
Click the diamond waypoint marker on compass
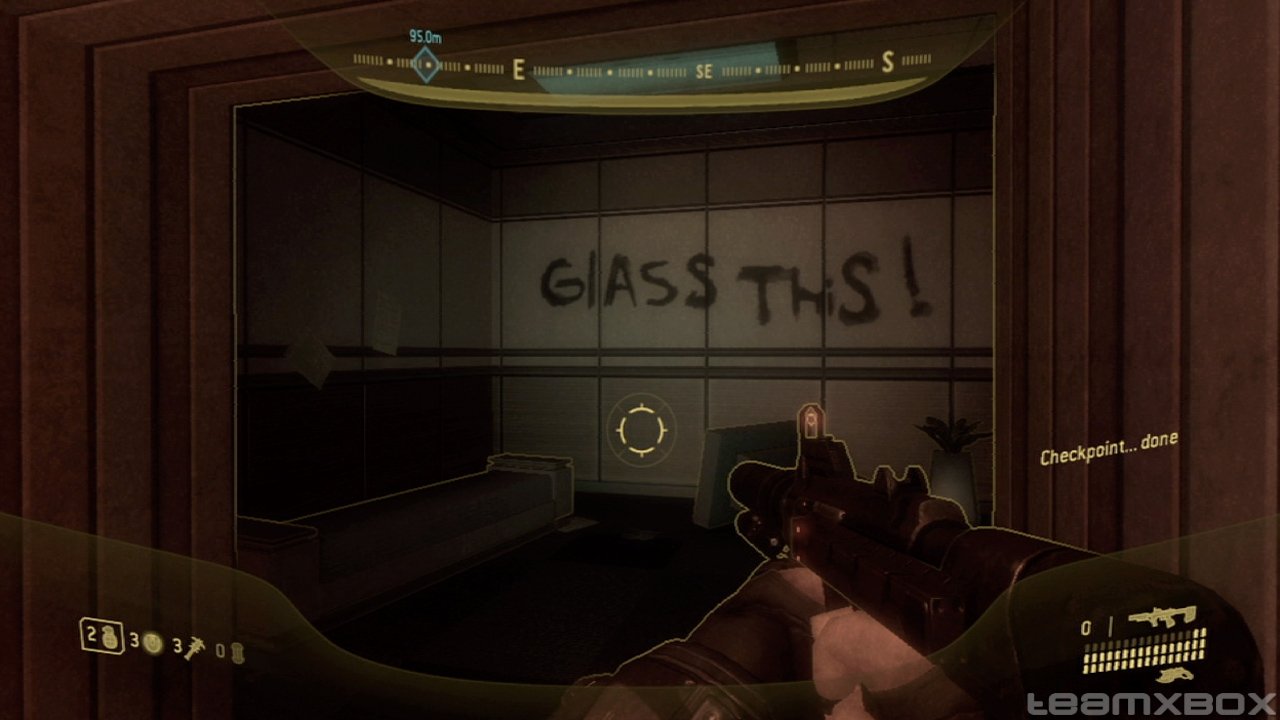point(426,65)
